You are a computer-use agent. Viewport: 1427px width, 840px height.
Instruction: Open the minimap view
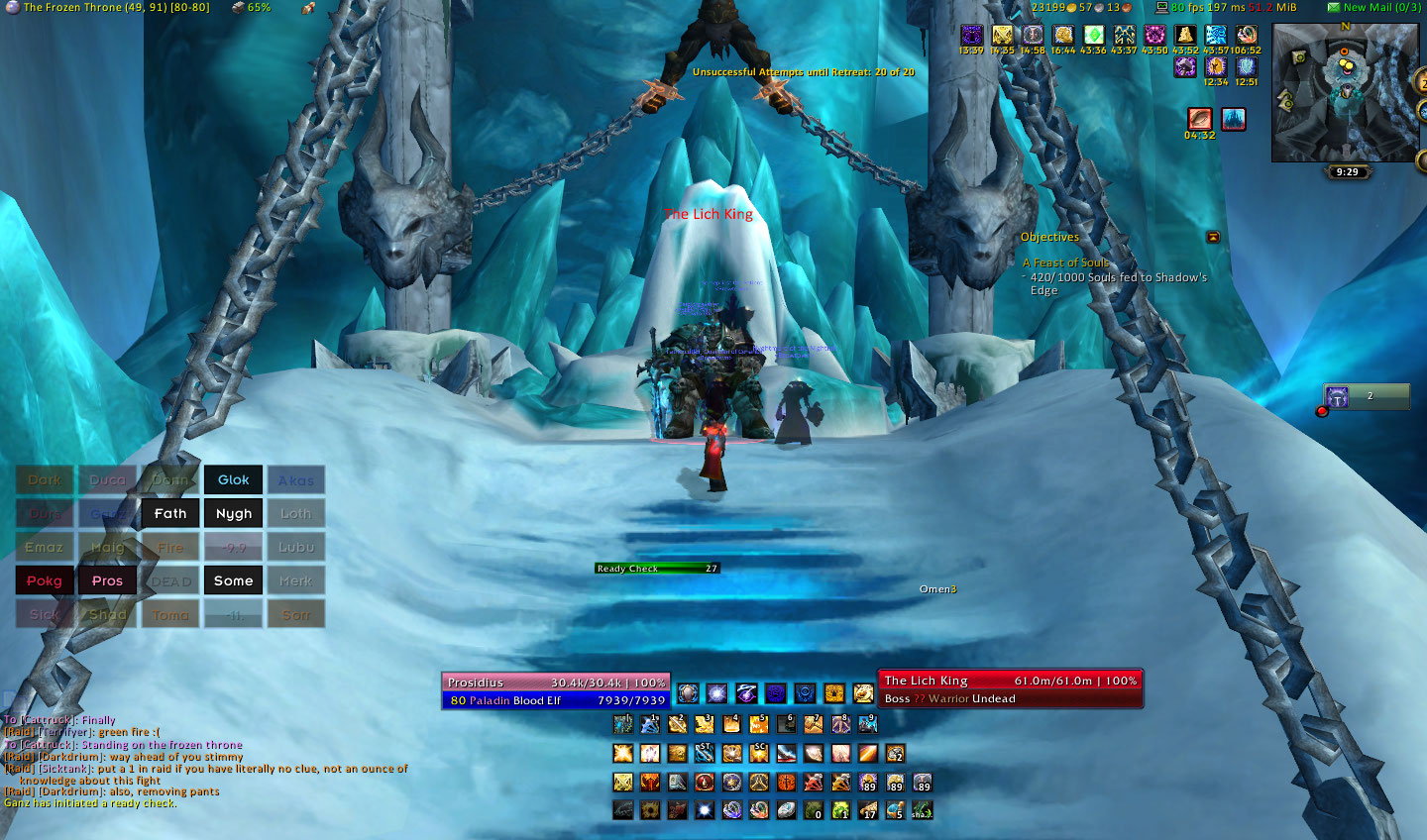pos(1346,92)
